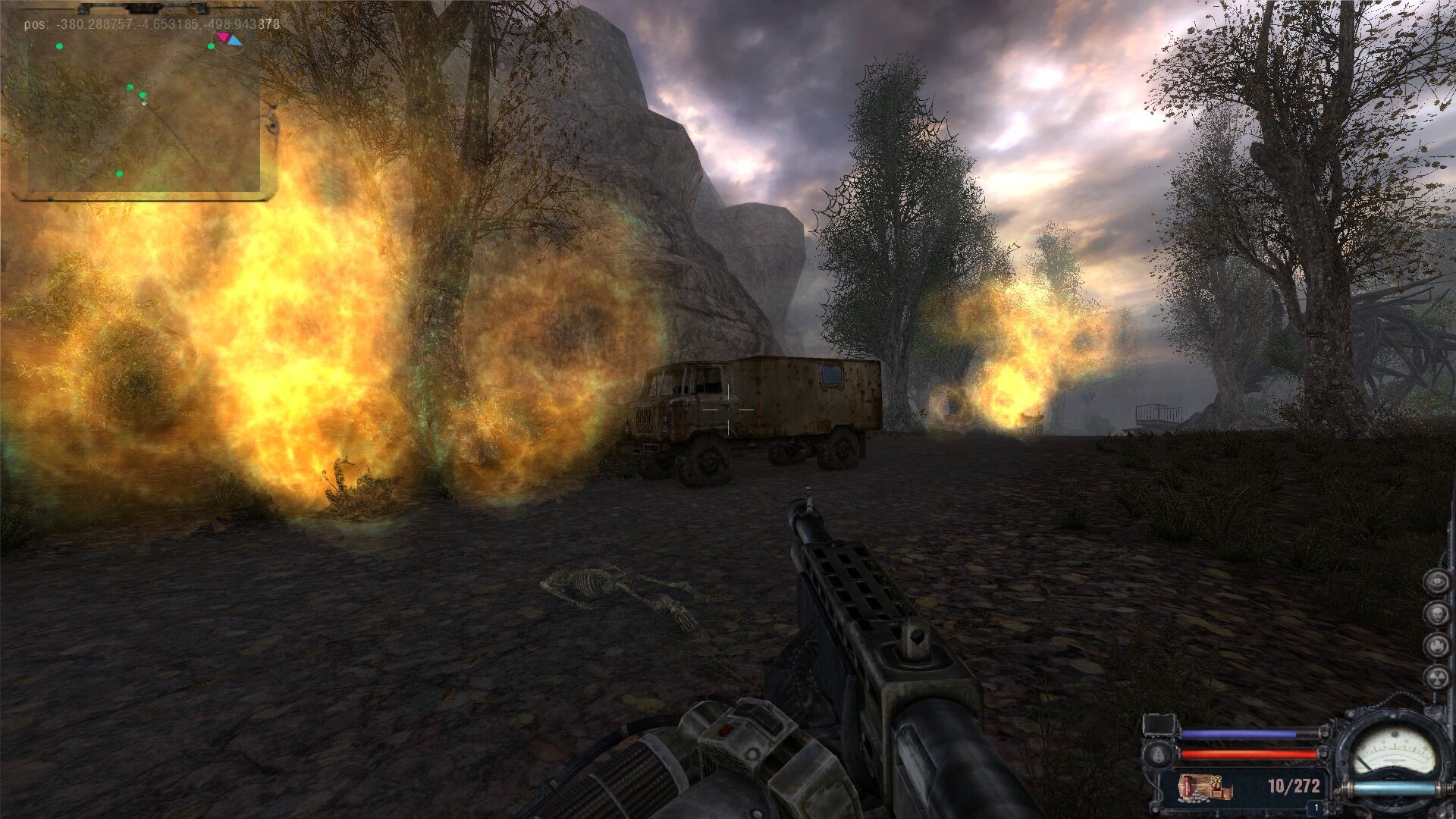Screen dimensions: 1456x819
Task: Click the eye psi-protection indicator icon
Action: coord(1436,582)
